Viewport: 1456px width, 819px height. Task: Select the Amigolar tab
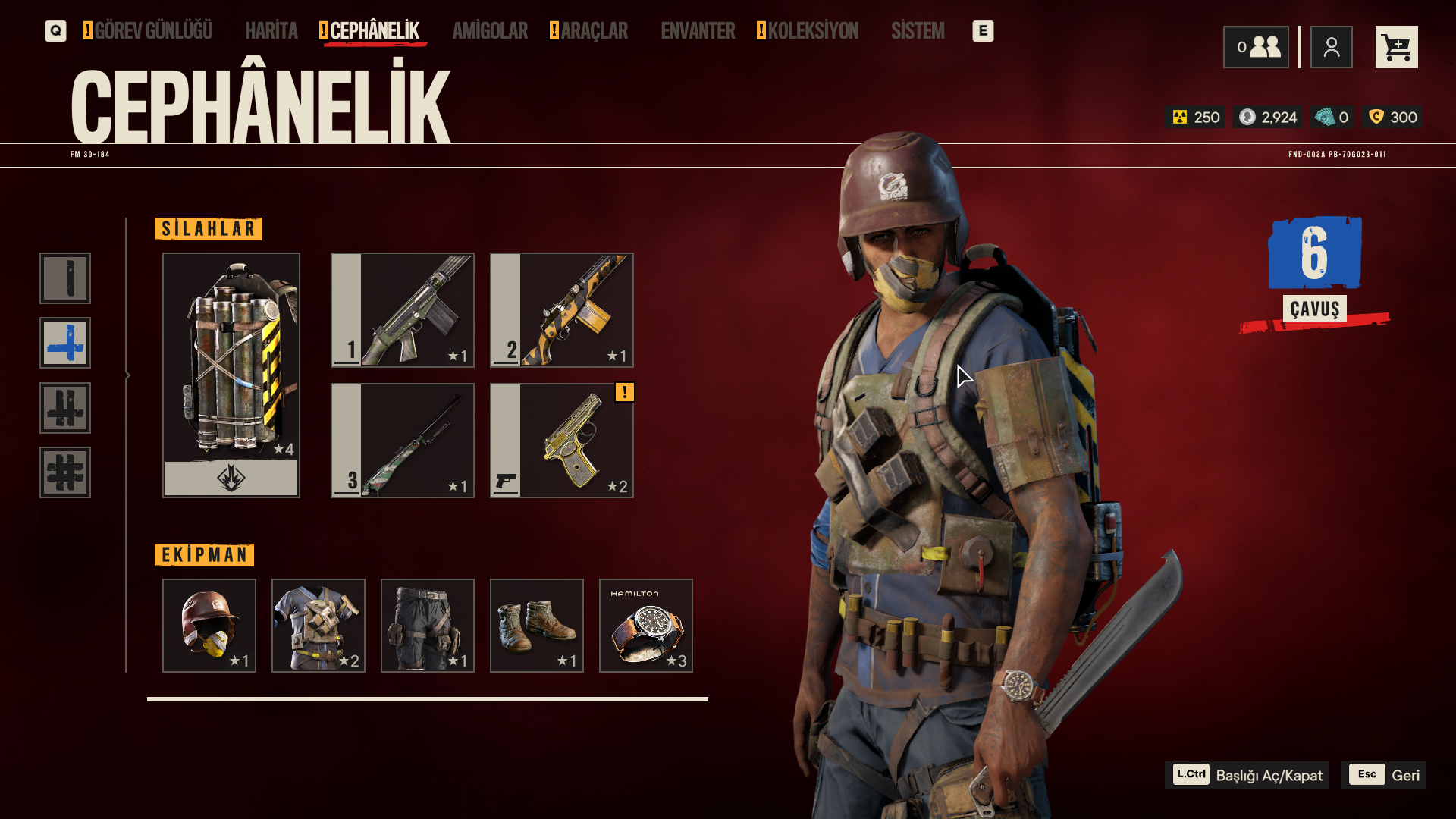pyautogui.click(x=490, y=31)
